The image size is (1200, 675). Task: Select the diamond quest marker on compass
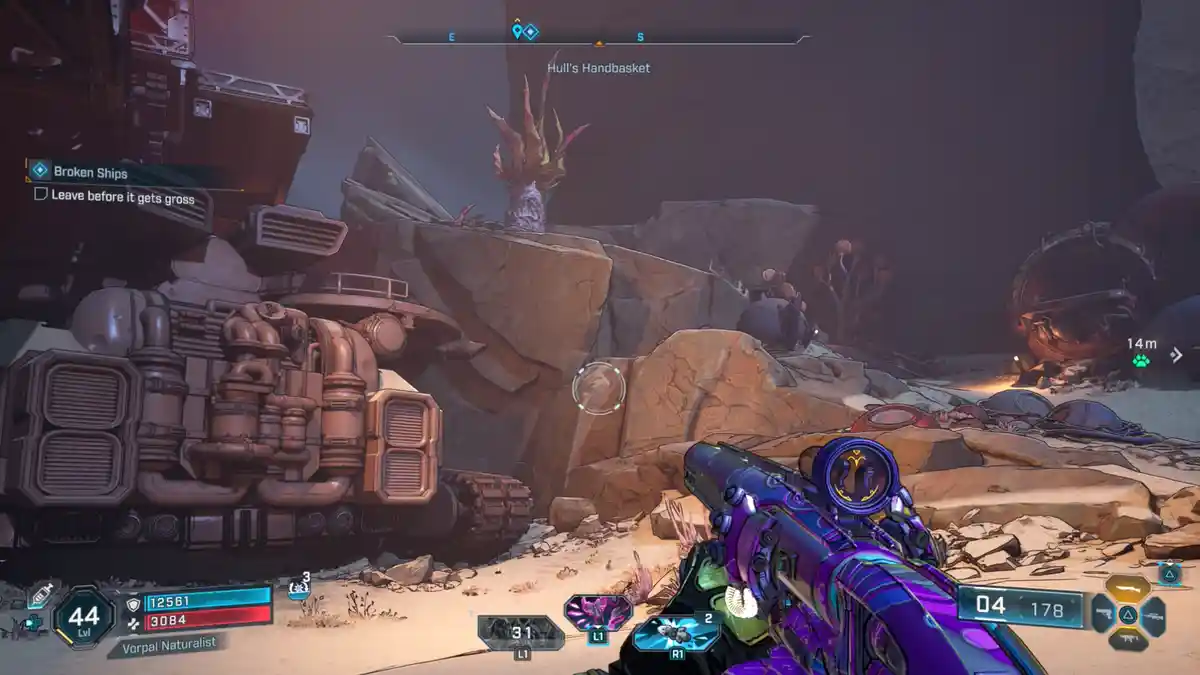tap(531, 32)
